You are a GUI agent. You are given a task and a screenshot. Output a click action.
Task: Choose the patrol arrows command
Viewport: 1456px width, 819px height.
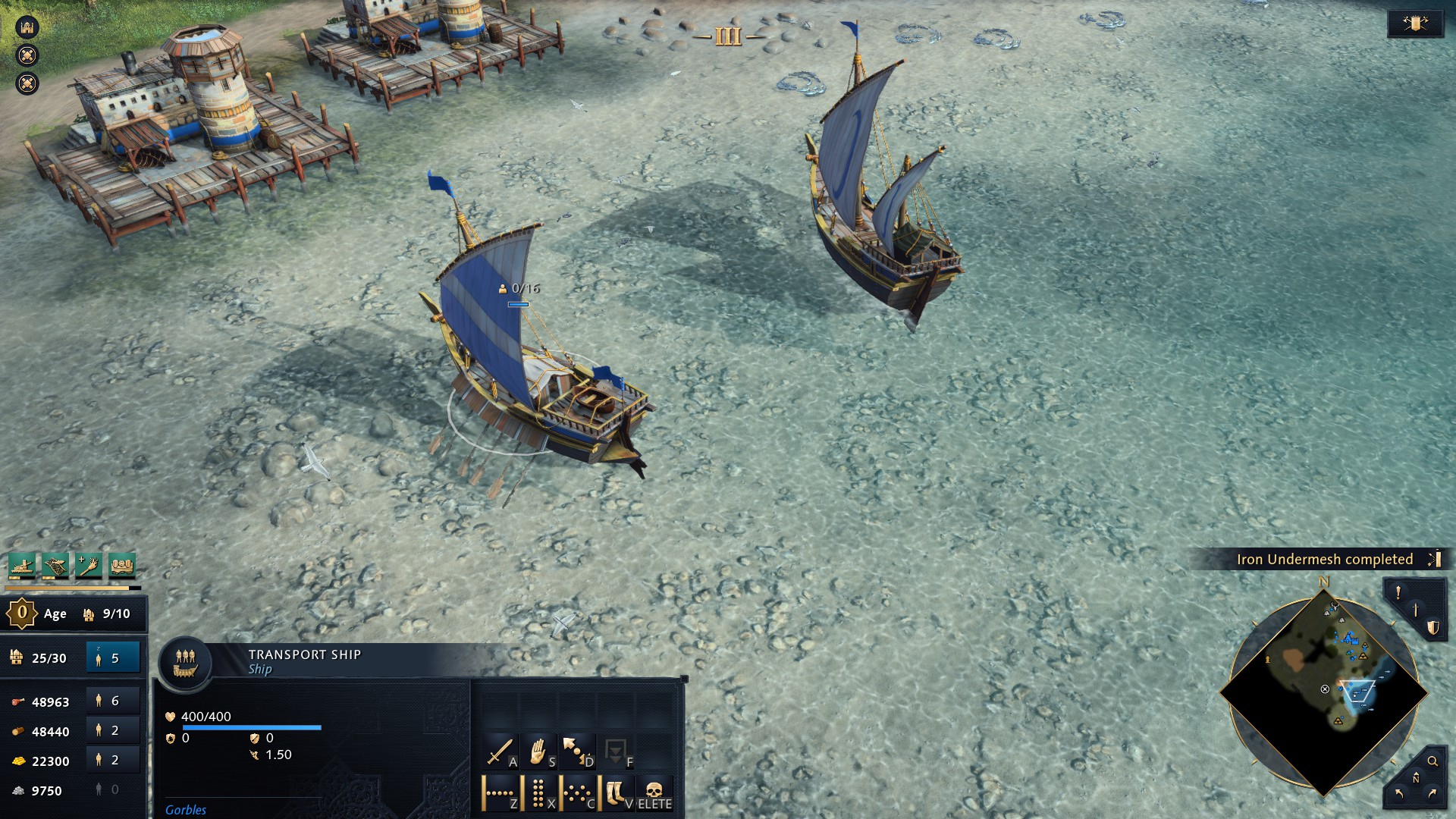577,752
